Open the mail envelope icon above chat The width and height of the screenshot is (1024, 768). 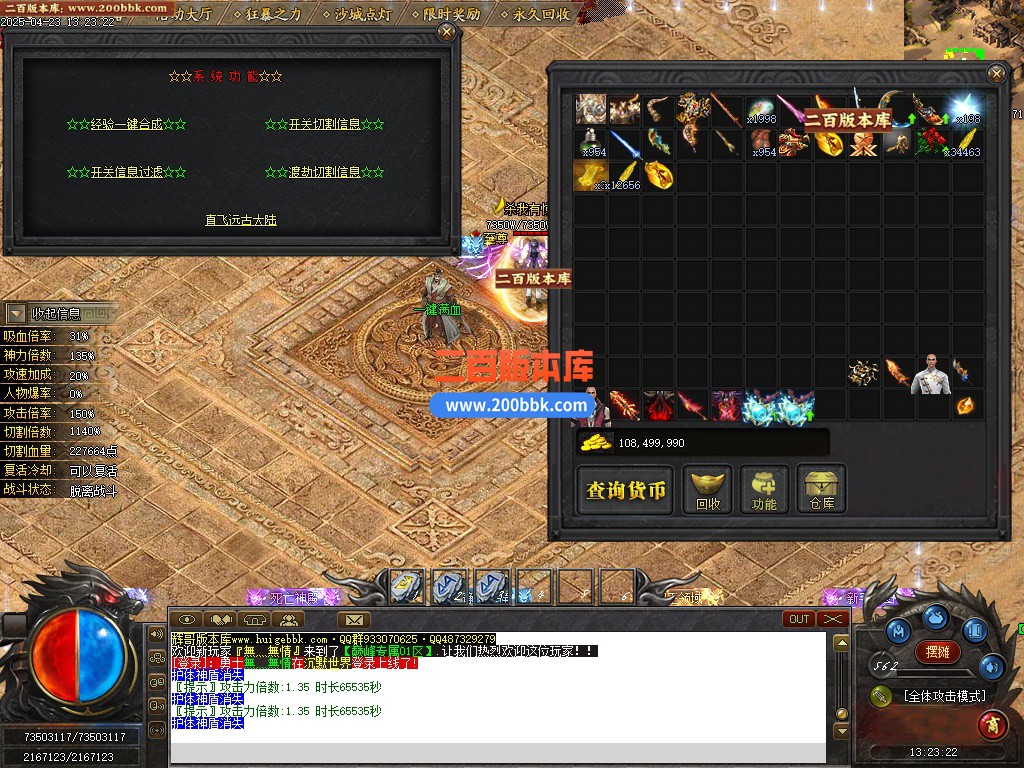(353, 620)
